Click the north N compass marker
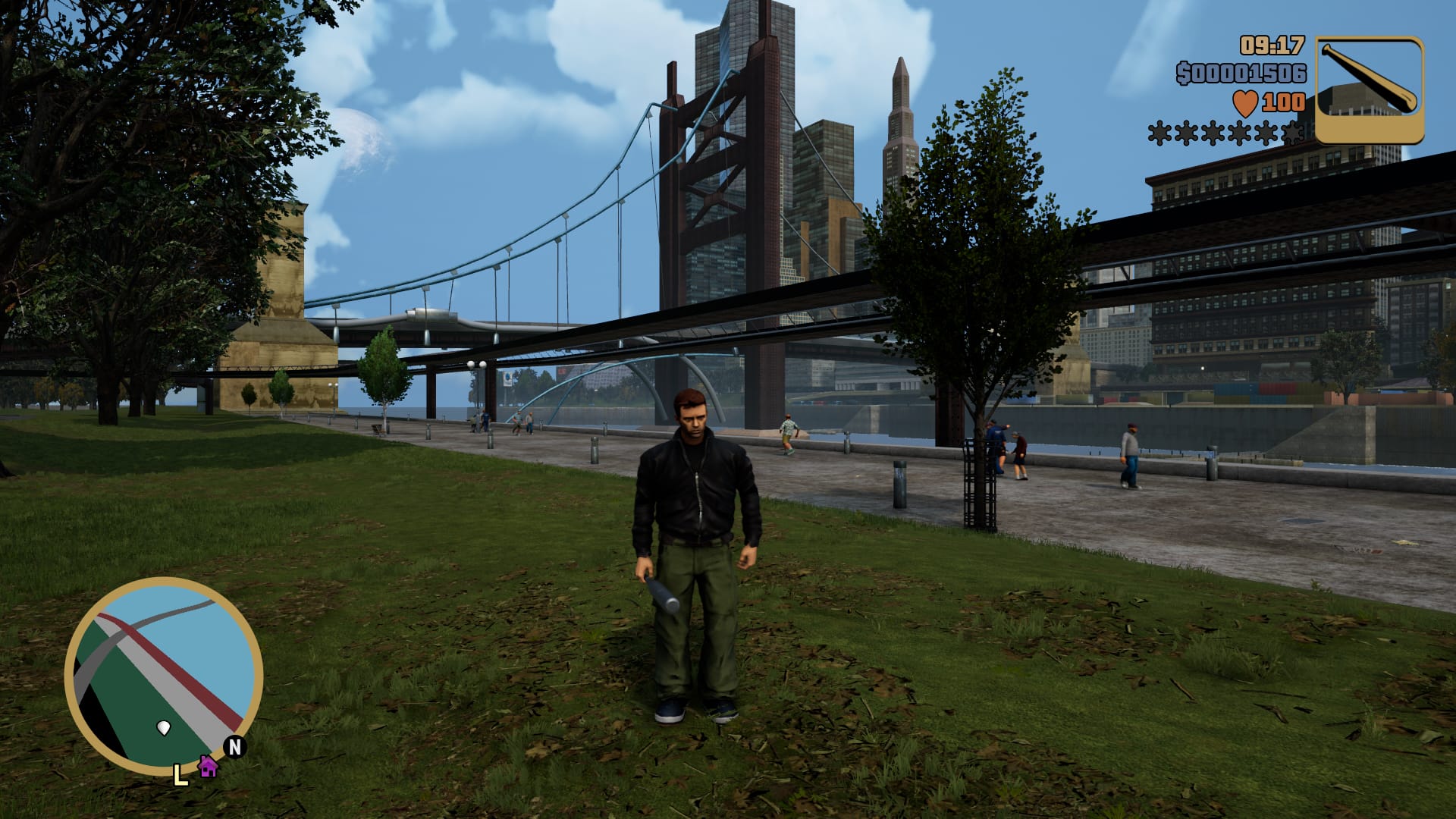The width and height of the screenshot is (1456, 819). tap(235, 747)
